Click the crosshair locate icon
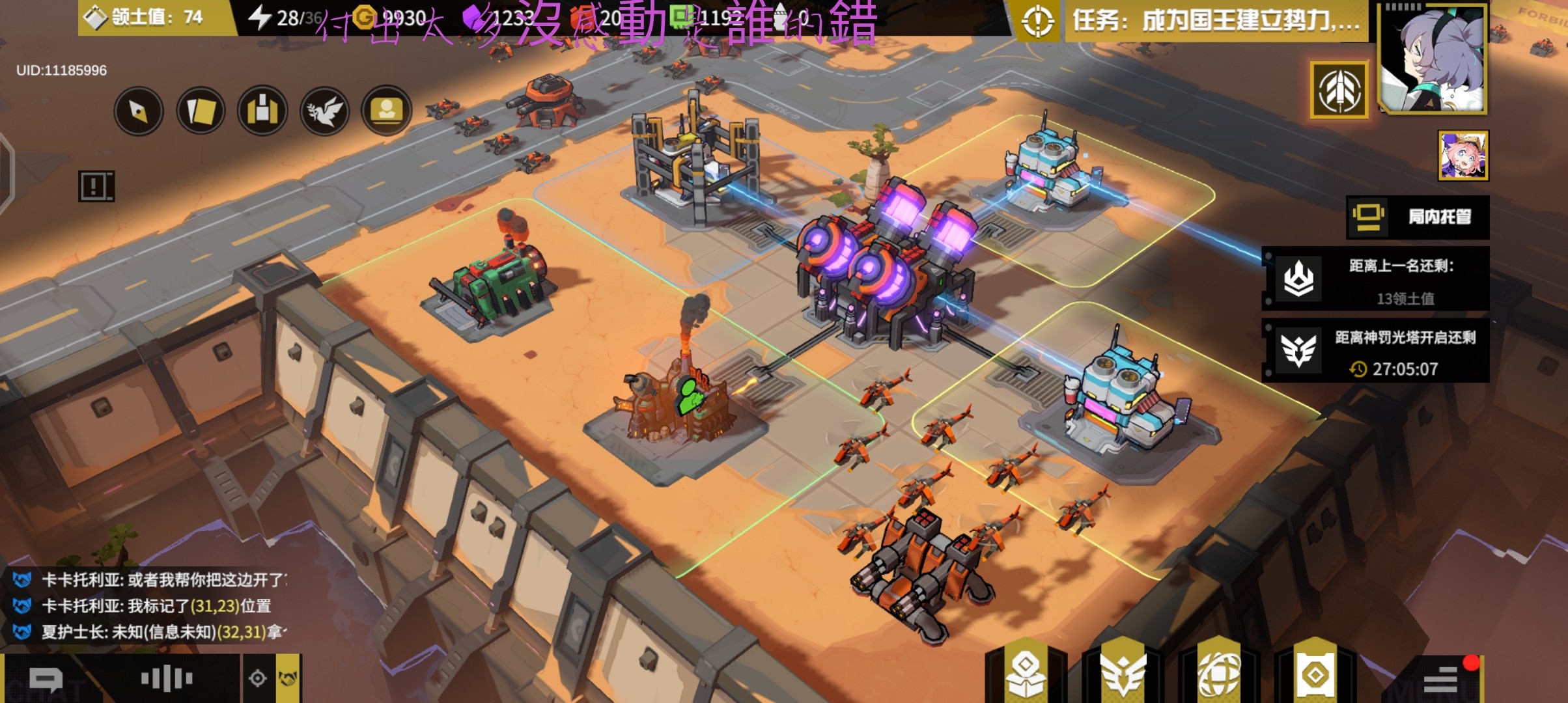Image resolution: width=1568 pixels, height=703 pixels. 258,679
